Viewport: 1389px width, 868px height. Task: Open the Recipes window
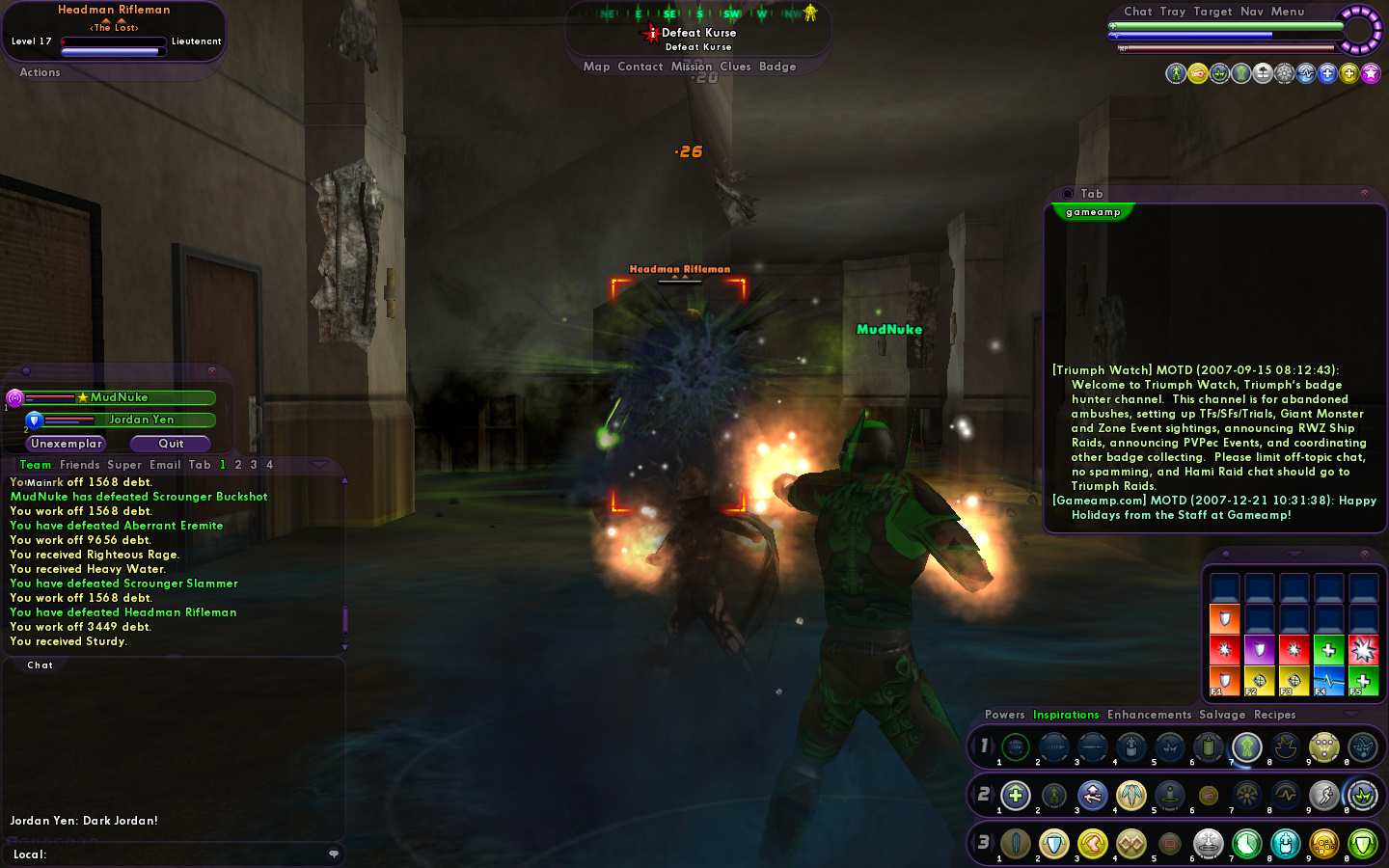(1274, 715)
